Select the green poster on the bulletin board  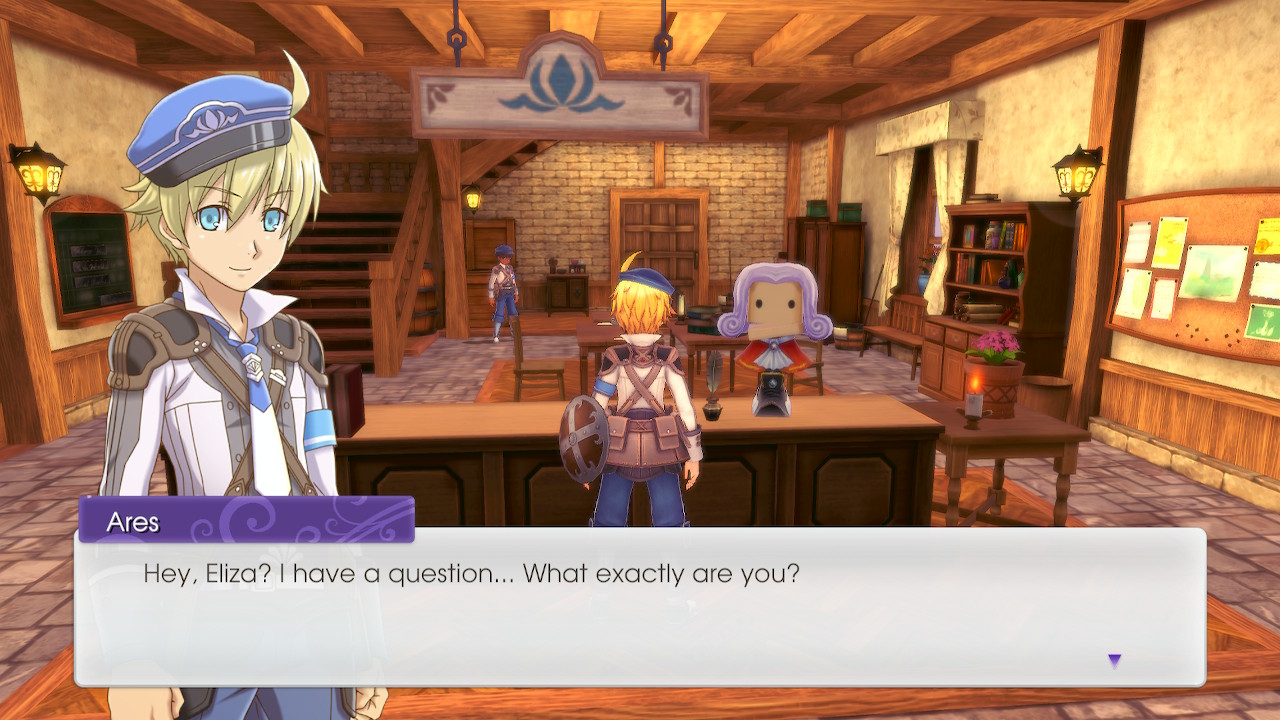click(1263, 322)
